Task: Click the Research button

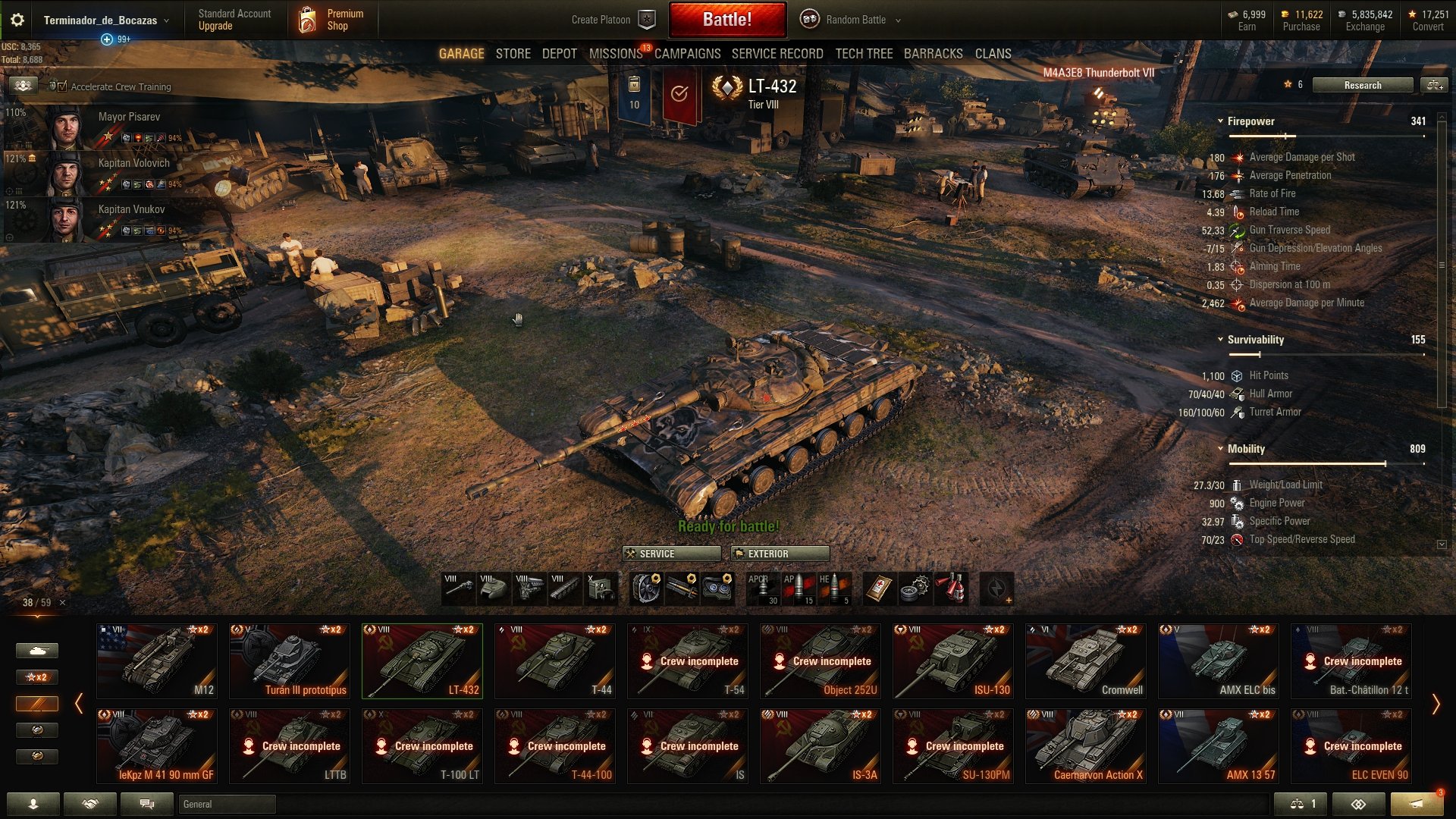Action: [x=1362, y=85]
